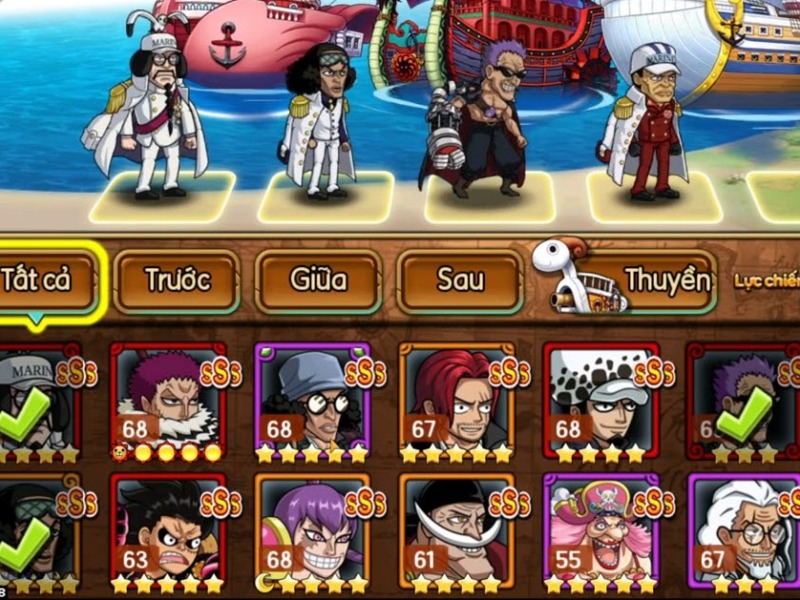Image resolution: width=800 pixels, height=600 pixels.
Task: Choose the purple-haired grinning level 68 card
Action: pos(312,530)
